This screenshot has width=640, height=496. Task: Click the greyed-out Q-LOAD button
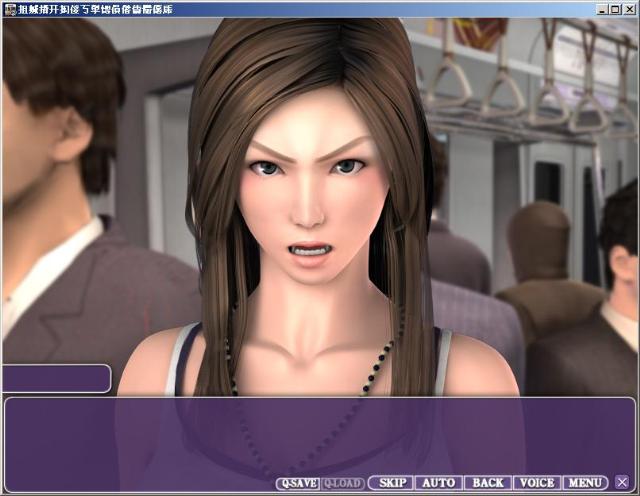(344, 483)
